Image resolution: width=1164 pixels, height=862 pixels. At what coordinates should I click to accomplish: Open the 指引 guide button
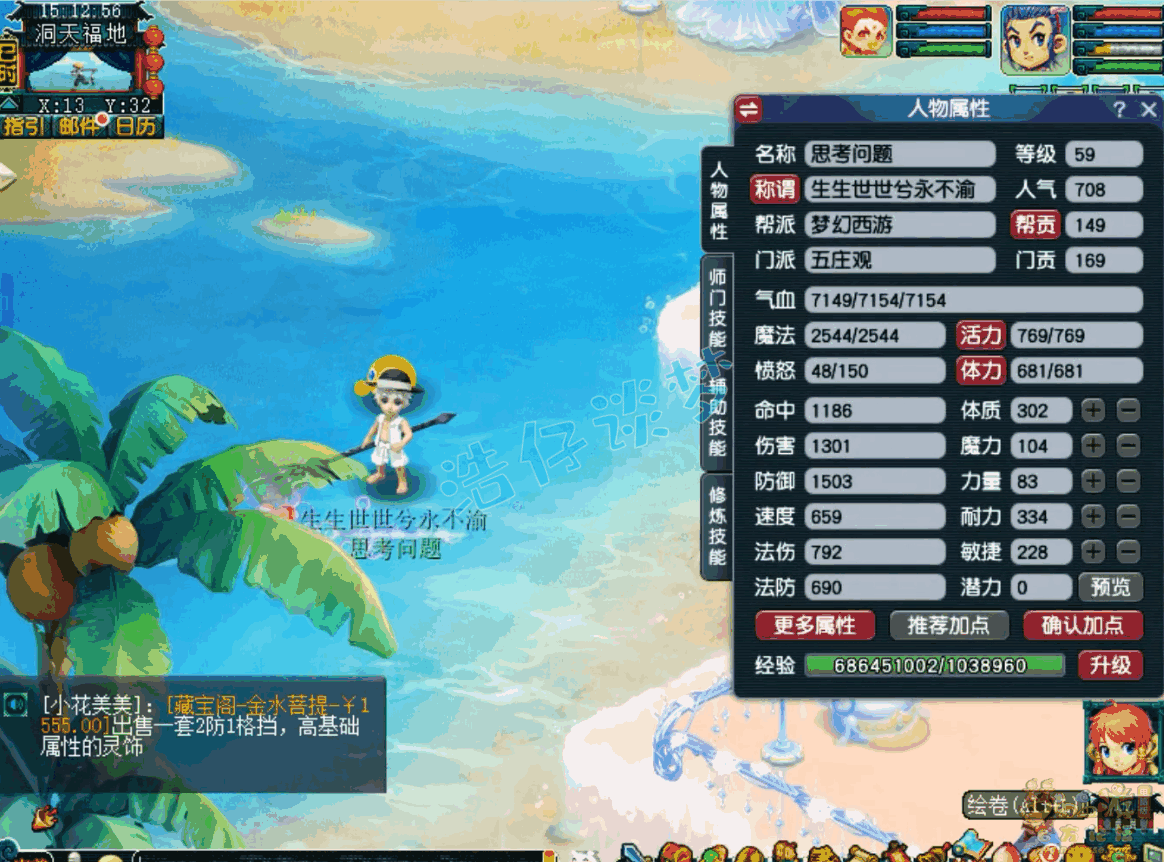pyautogui.click(x=25, y=126)
